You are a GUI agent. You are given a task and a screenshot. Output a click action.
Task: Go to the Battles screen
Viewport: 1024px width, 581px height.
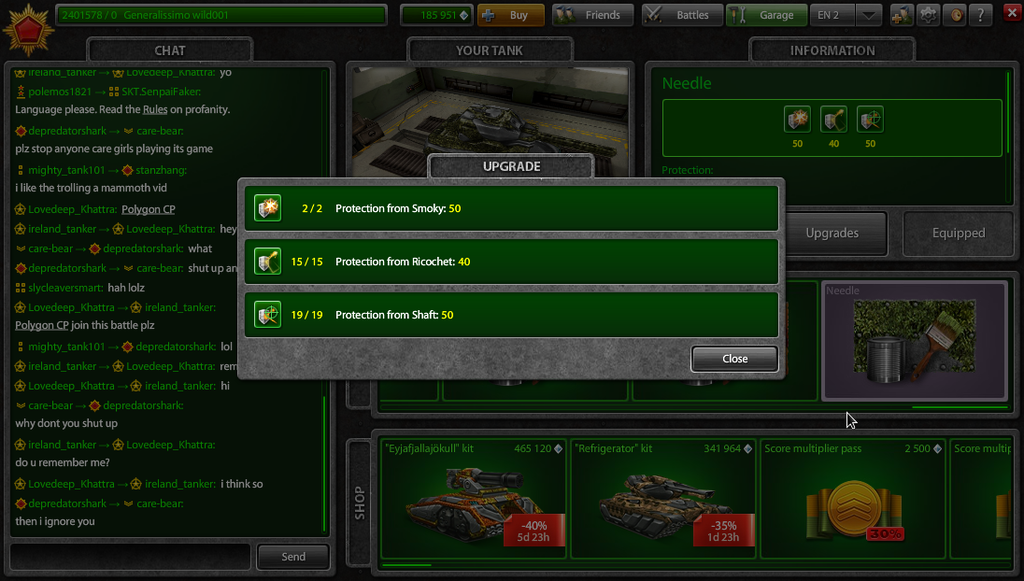pos(682,15)
